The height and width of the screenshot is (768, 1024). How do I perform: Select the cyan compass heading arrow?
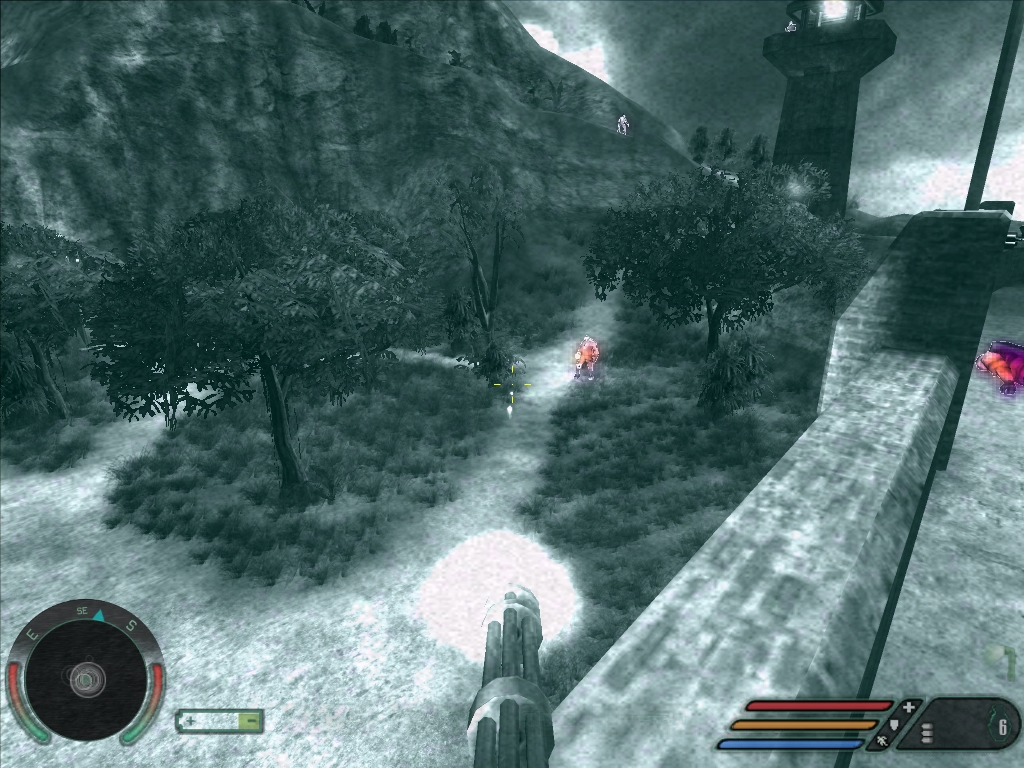pyautogui.click(x=100, y=615)
